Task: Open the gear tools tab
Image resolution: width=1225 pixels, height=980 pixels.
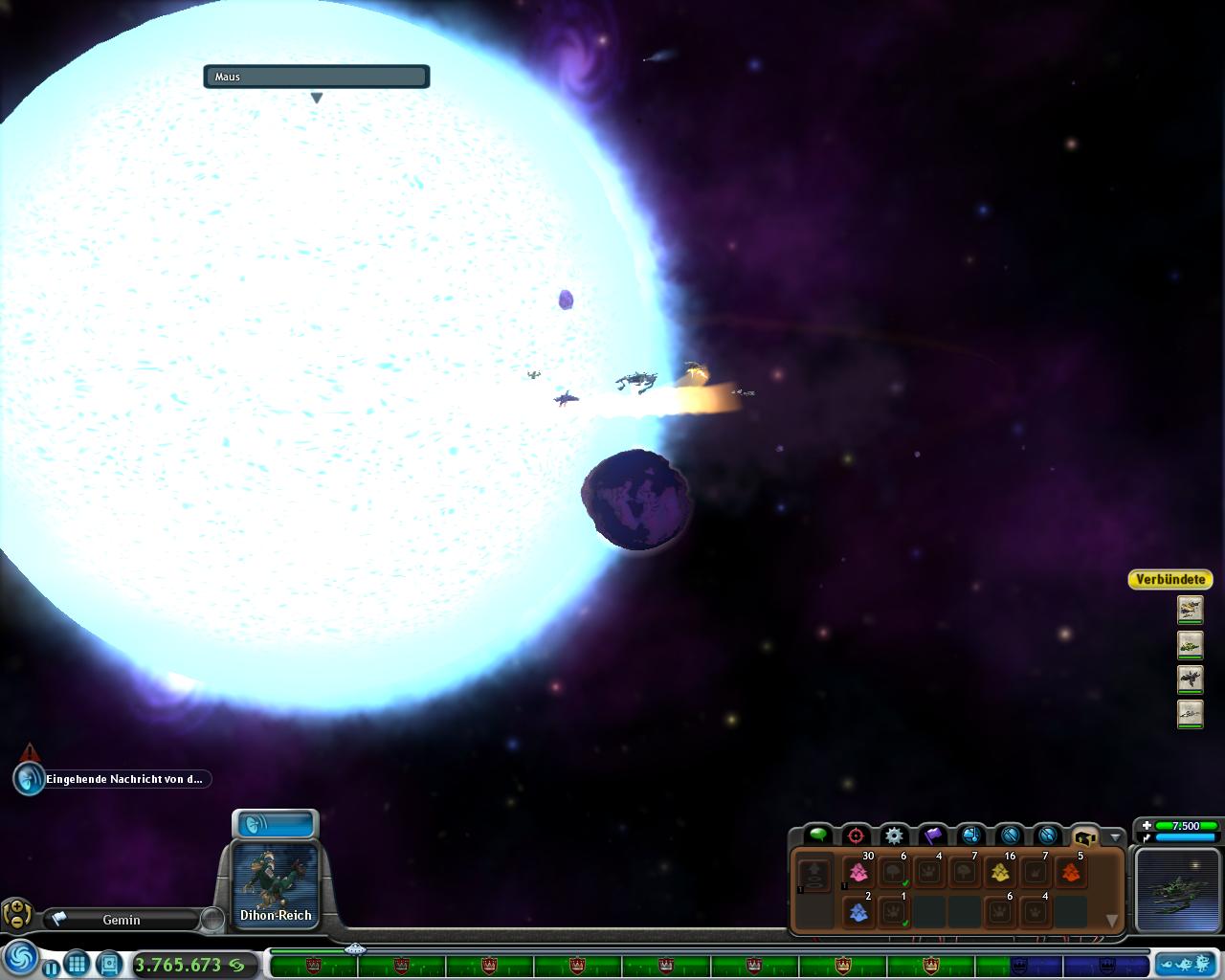Action: coord(894,835)
